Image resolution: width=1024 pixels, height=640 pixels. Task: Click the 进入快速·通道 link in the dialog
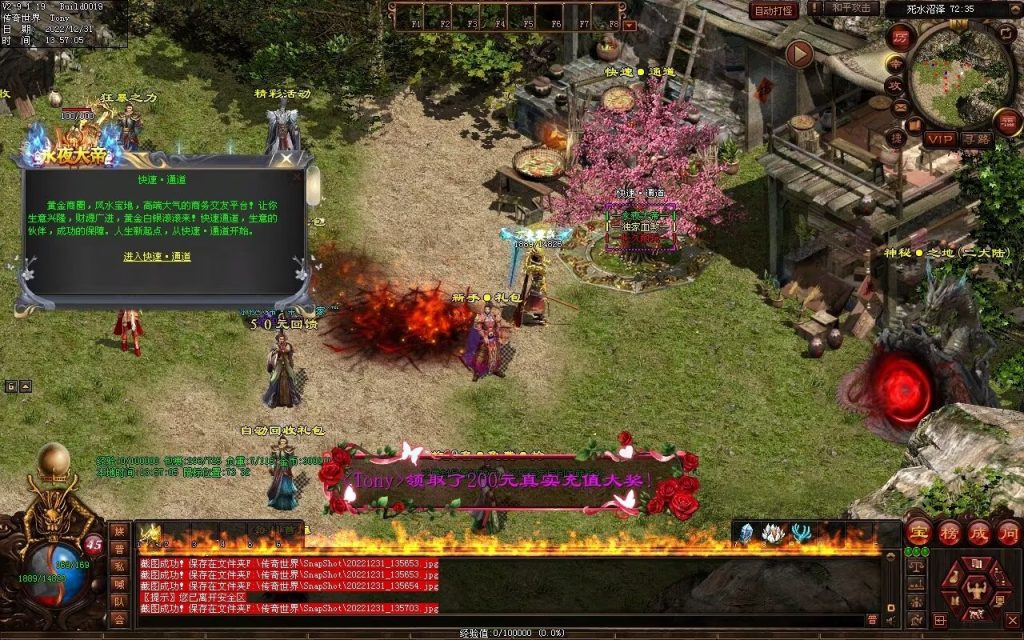[157, 257]
